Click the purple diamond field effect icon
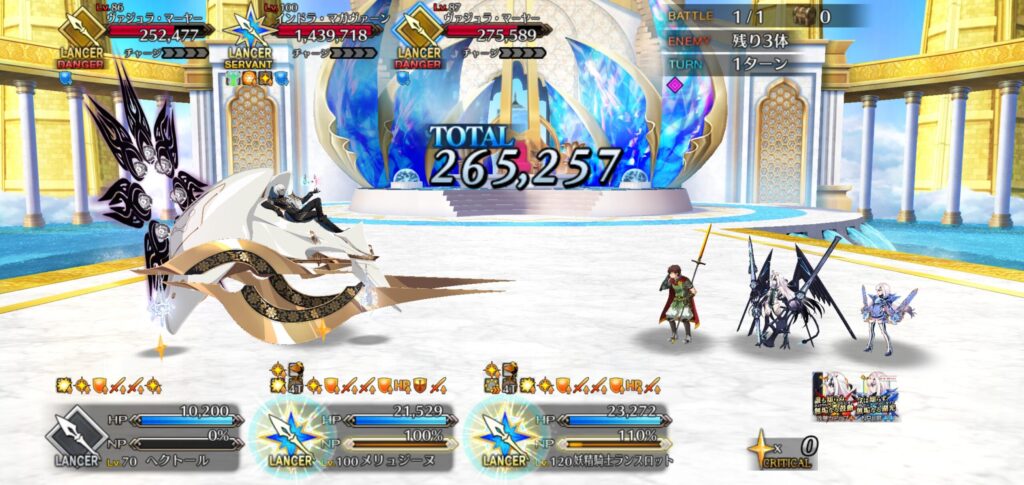 point(676,86)
